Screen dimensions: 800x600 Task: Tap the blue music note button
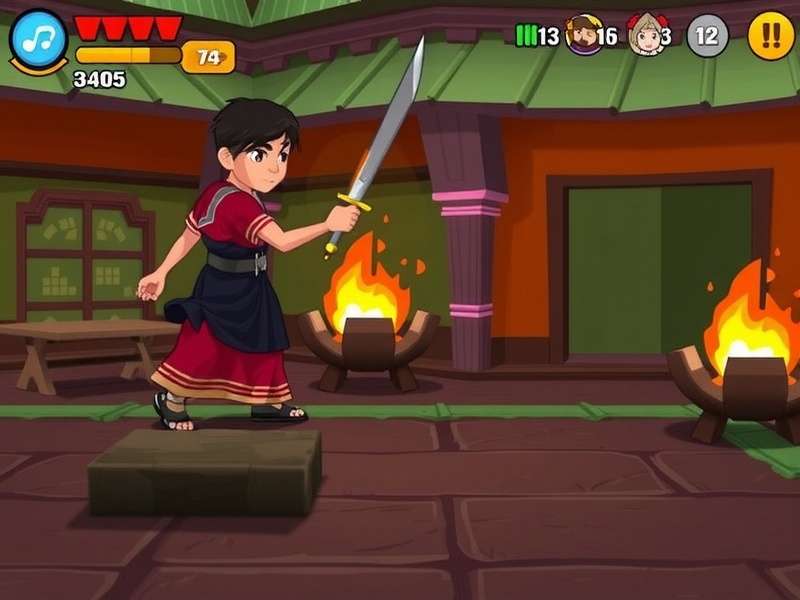[x=39, y=40]
